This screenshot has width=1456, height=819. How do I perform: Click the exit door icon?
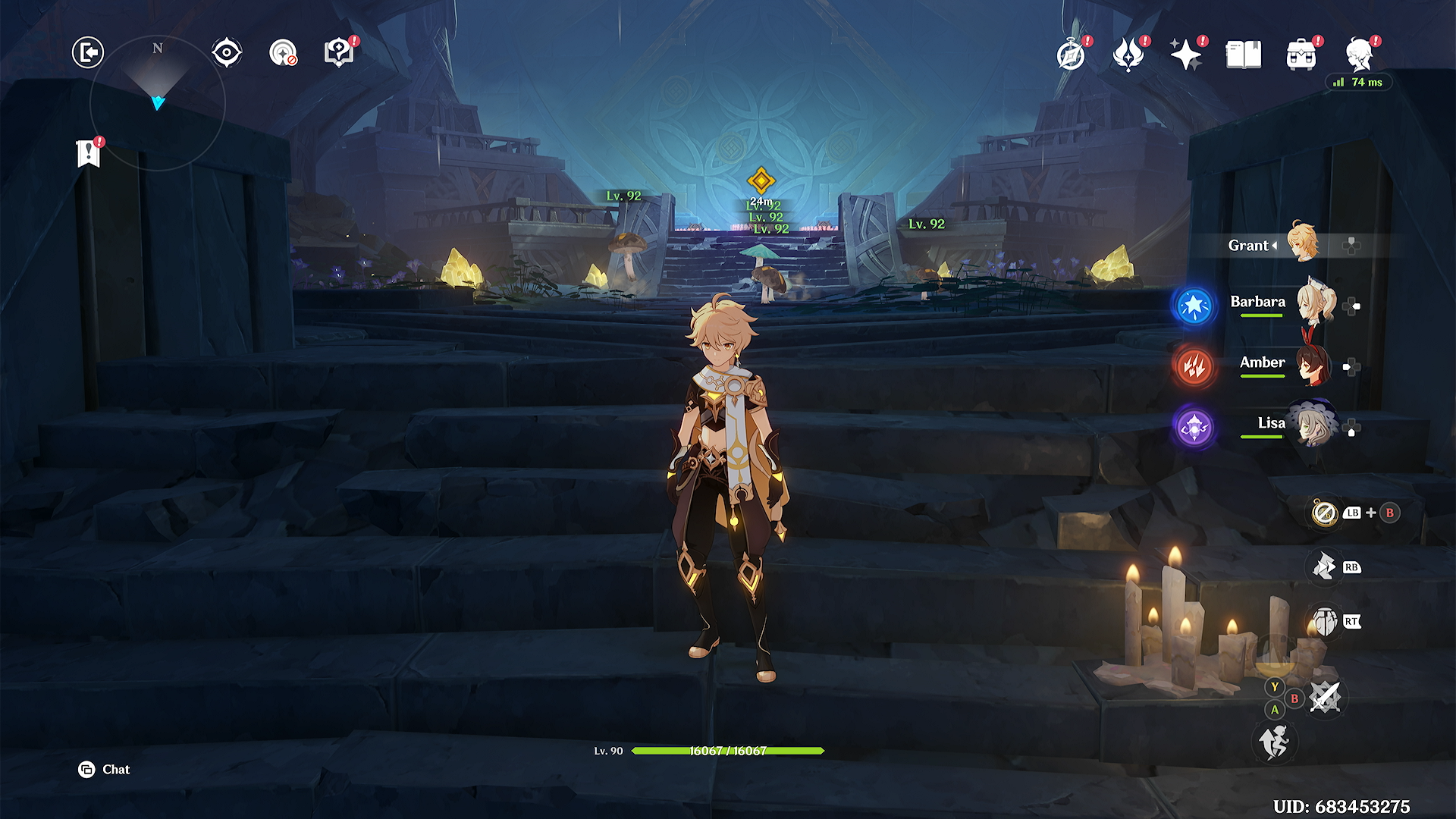click(88, 52)
